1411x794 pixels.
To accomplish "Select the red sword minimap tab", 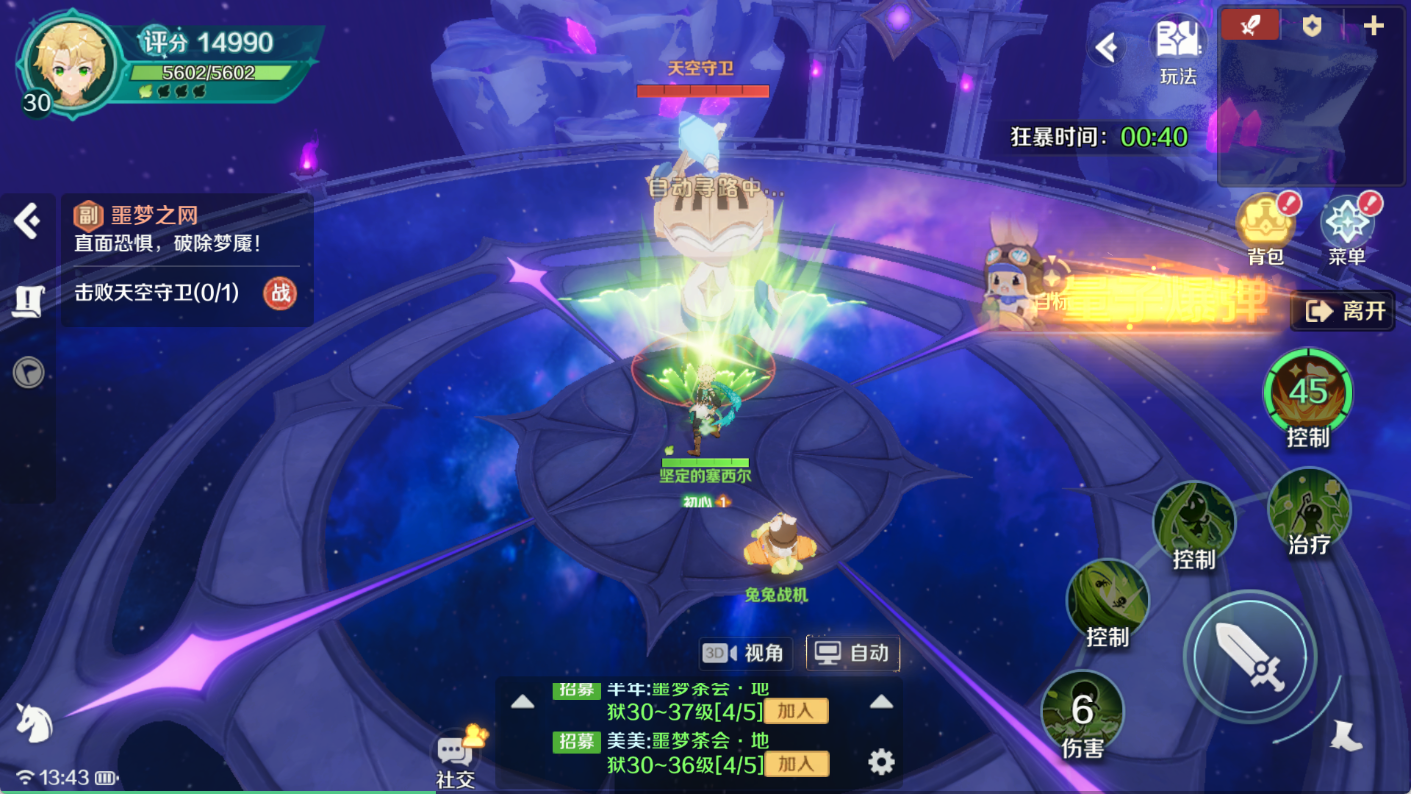I will 1250,25.
